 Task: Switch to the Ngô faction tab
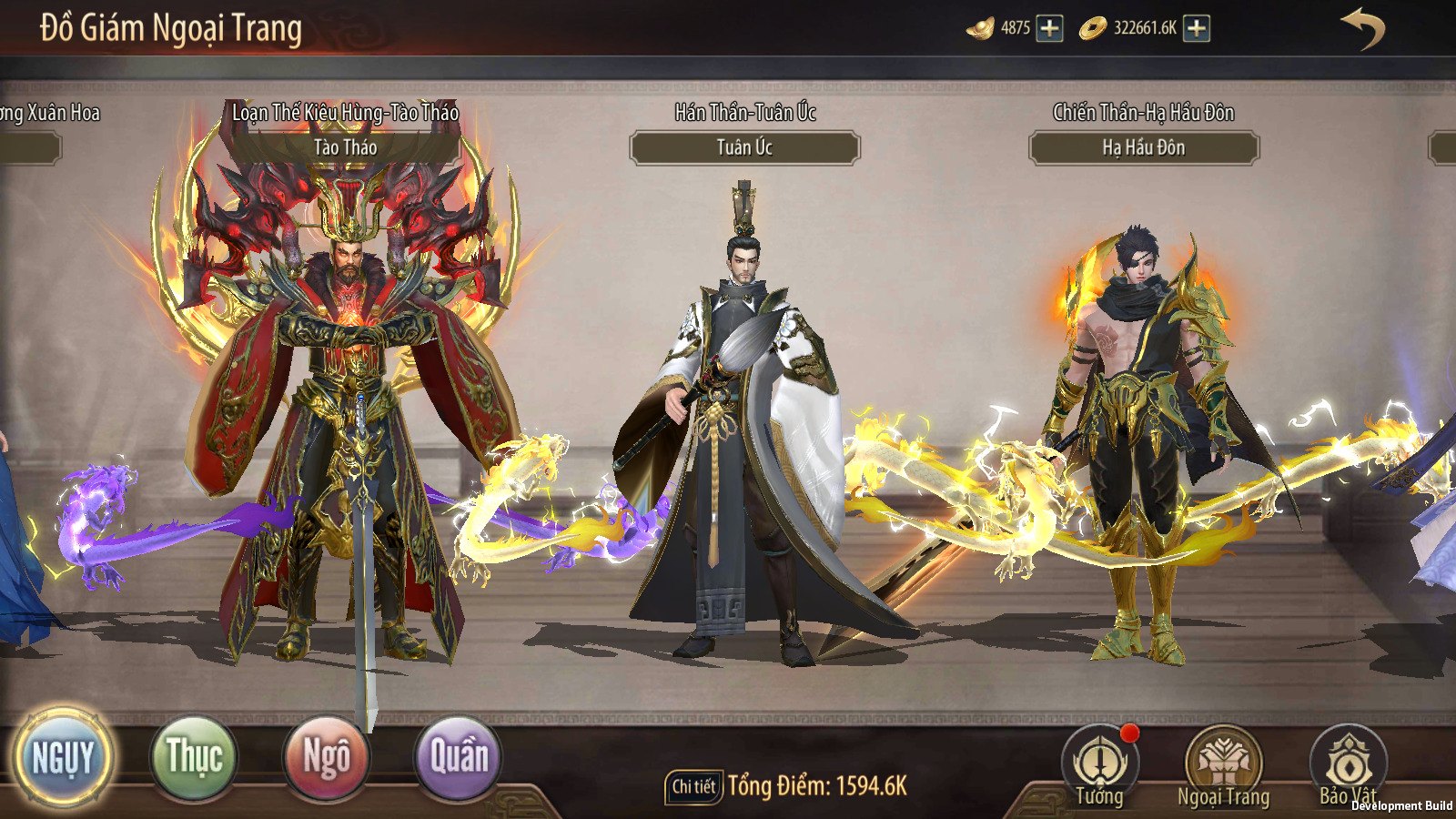point(326,757)
